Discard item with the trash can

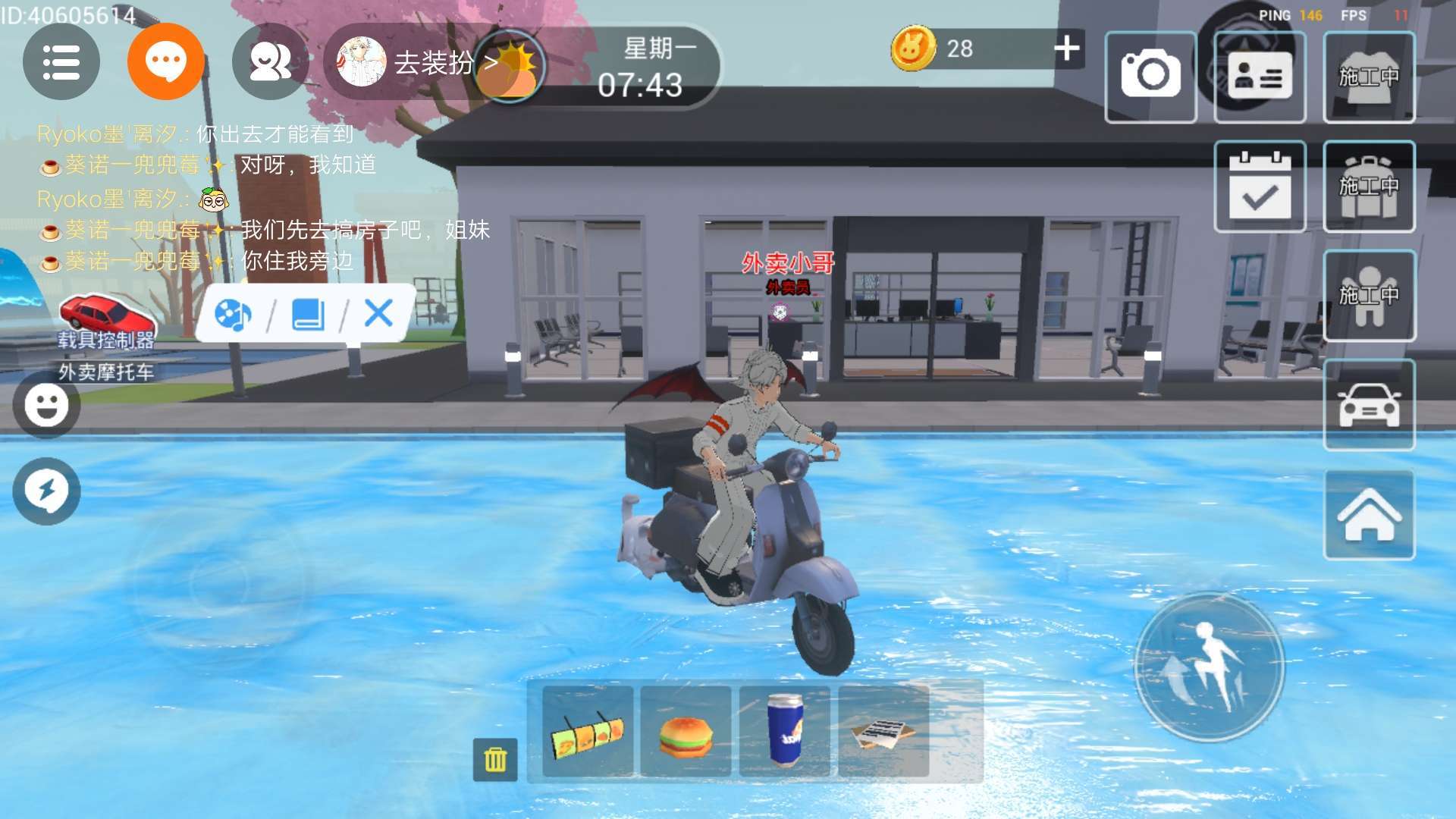point(495,758)
